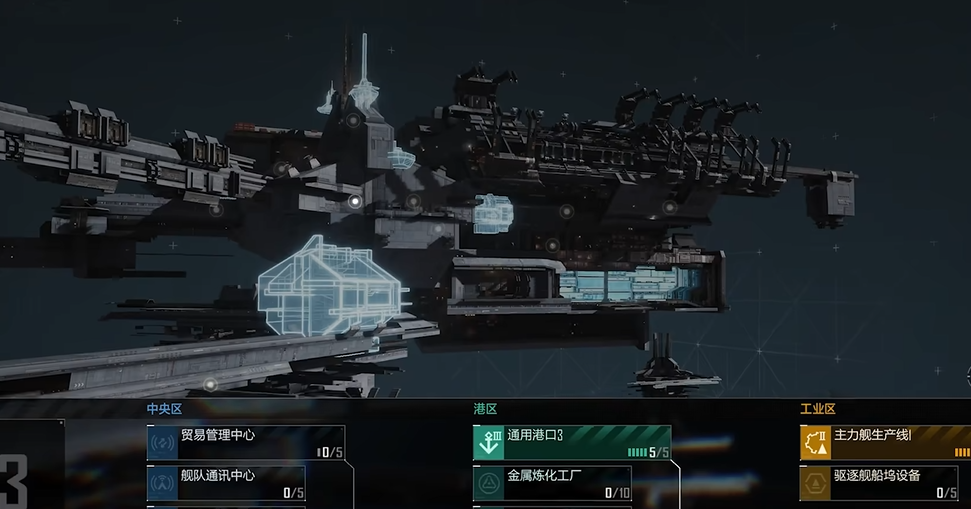Select the 贸易管理中心 module

click(246, 443)
